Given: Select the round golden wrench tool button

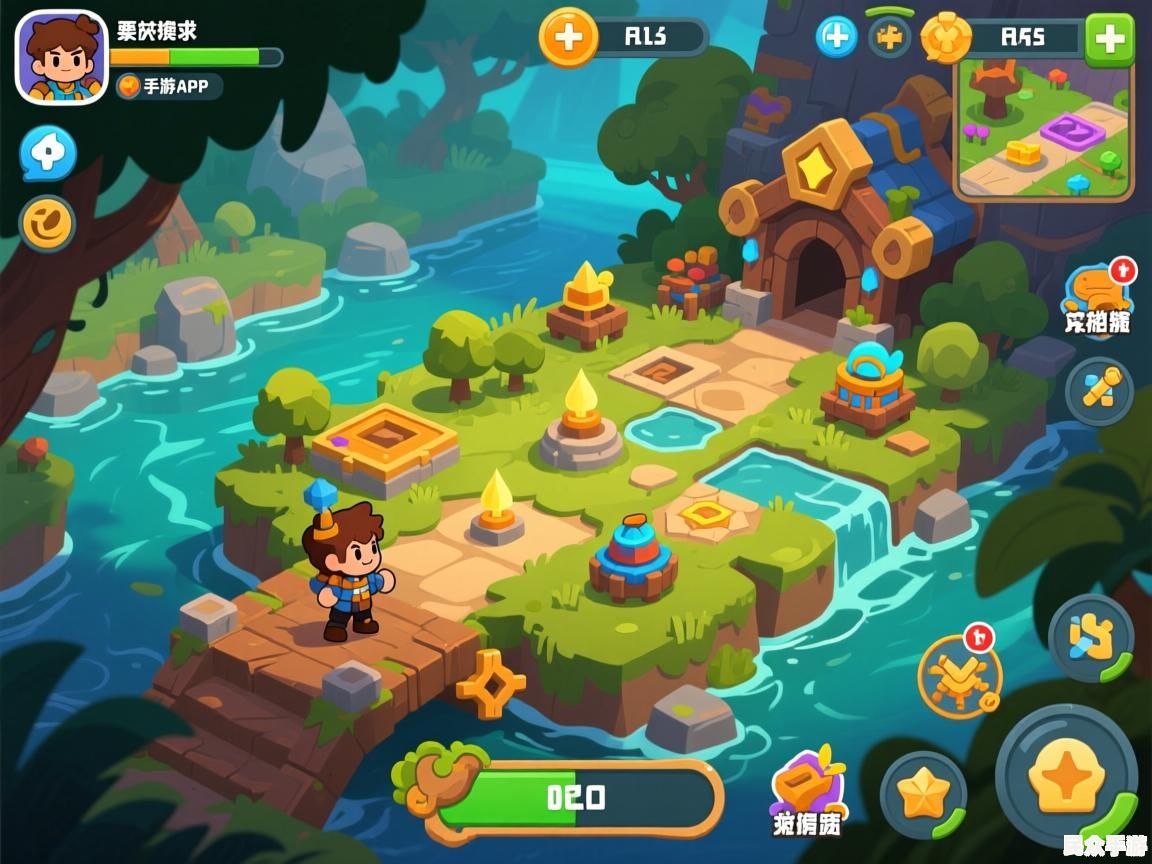Looking at the screenshot, I should [x=1098, y=391].
